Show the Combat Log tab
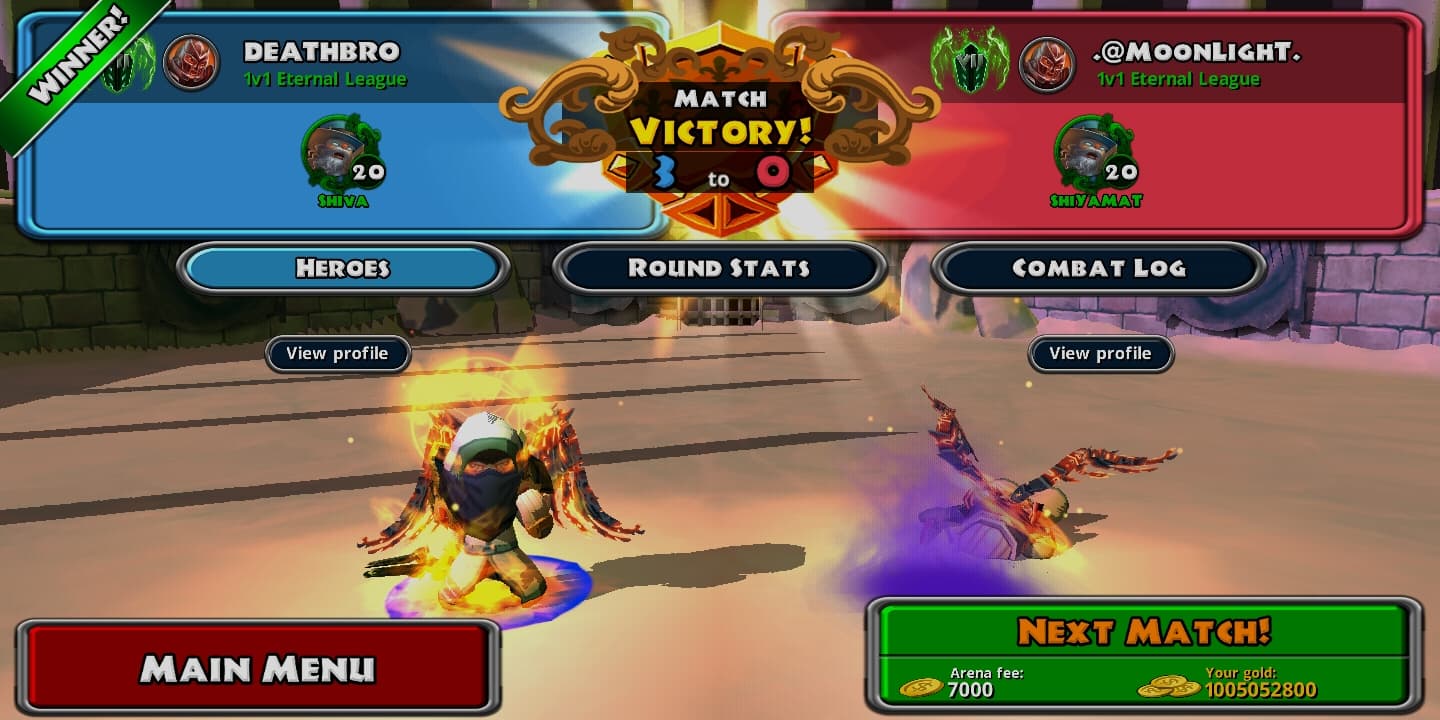Image resolution: width=1440 pixels, height=720 pixels. coord(1098,268)
